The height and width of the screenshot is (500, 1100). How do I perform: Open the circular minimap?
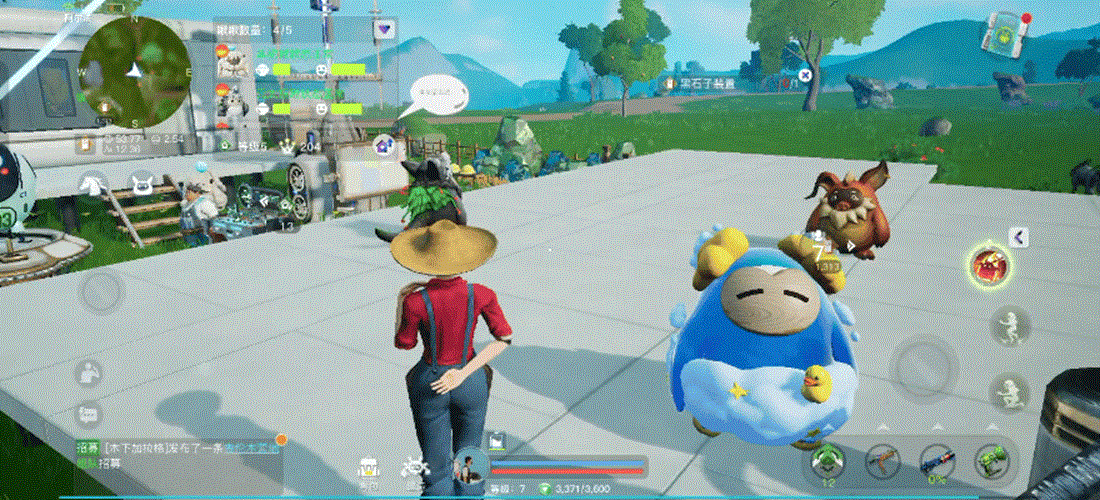click(135, 68)
